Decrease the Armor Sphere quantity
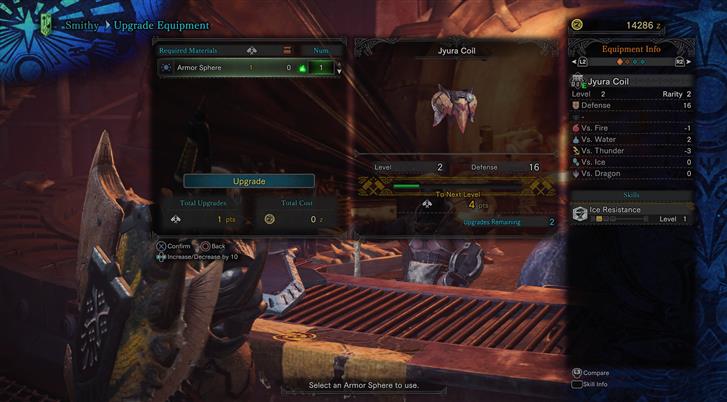This screenshot has width=727, height=402. pos(339,72)
